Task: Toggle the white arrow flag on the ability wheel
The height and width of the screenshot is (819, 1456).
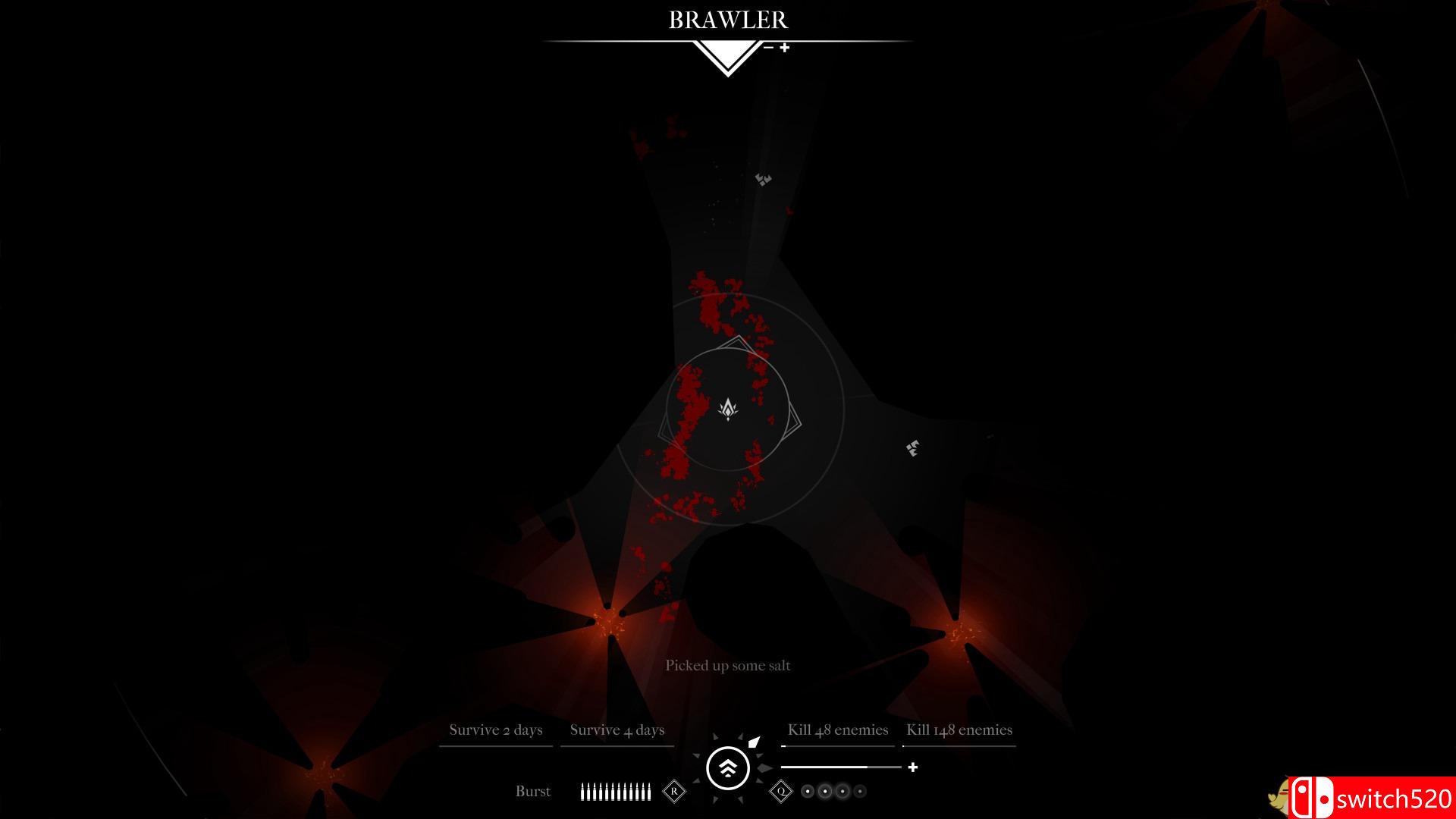Action: coord(755,742)
